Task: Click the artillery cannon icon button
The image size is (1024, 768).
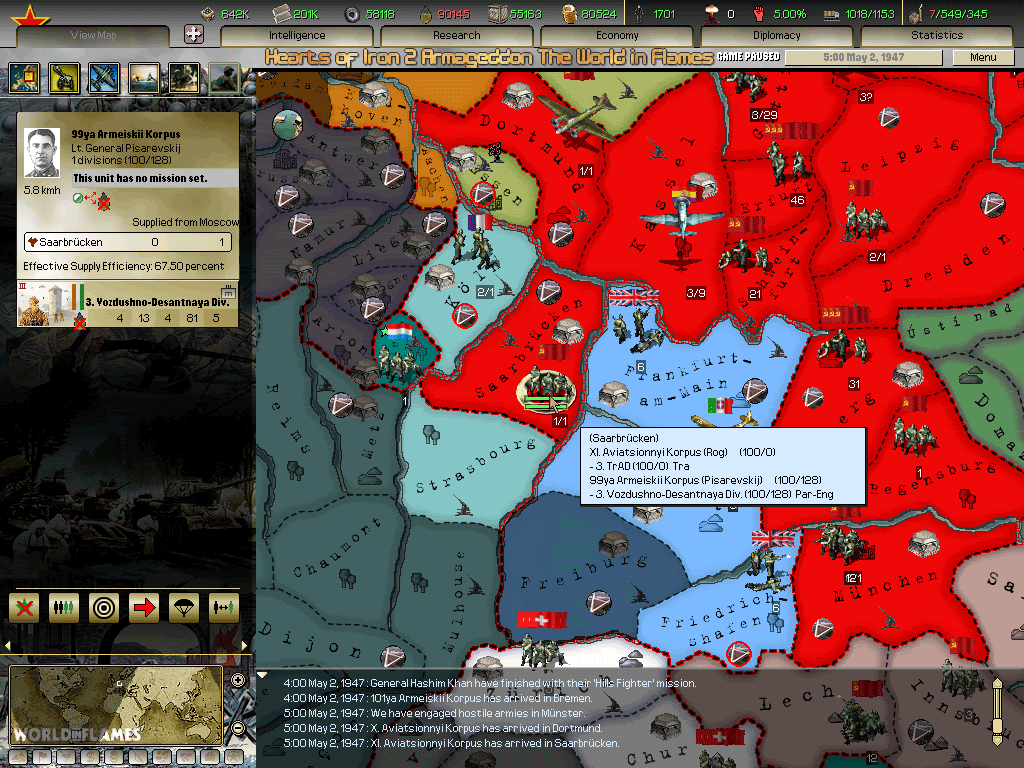Action: pyautogui.click(x=63, y=77)
